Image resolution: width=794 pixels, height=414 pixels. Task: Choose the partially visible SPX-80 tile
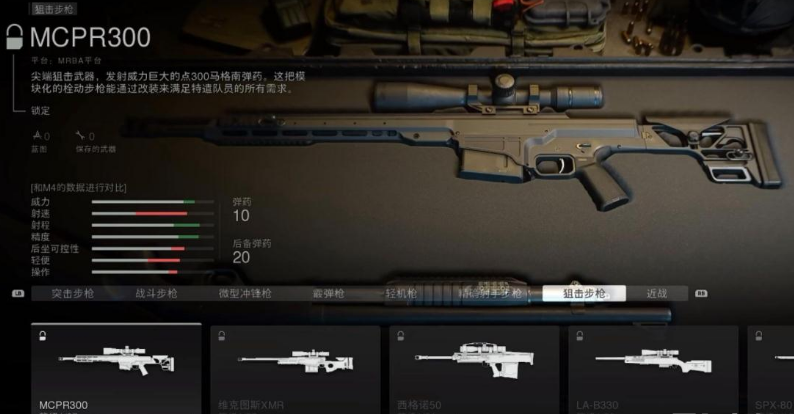[x=771, y=367]
